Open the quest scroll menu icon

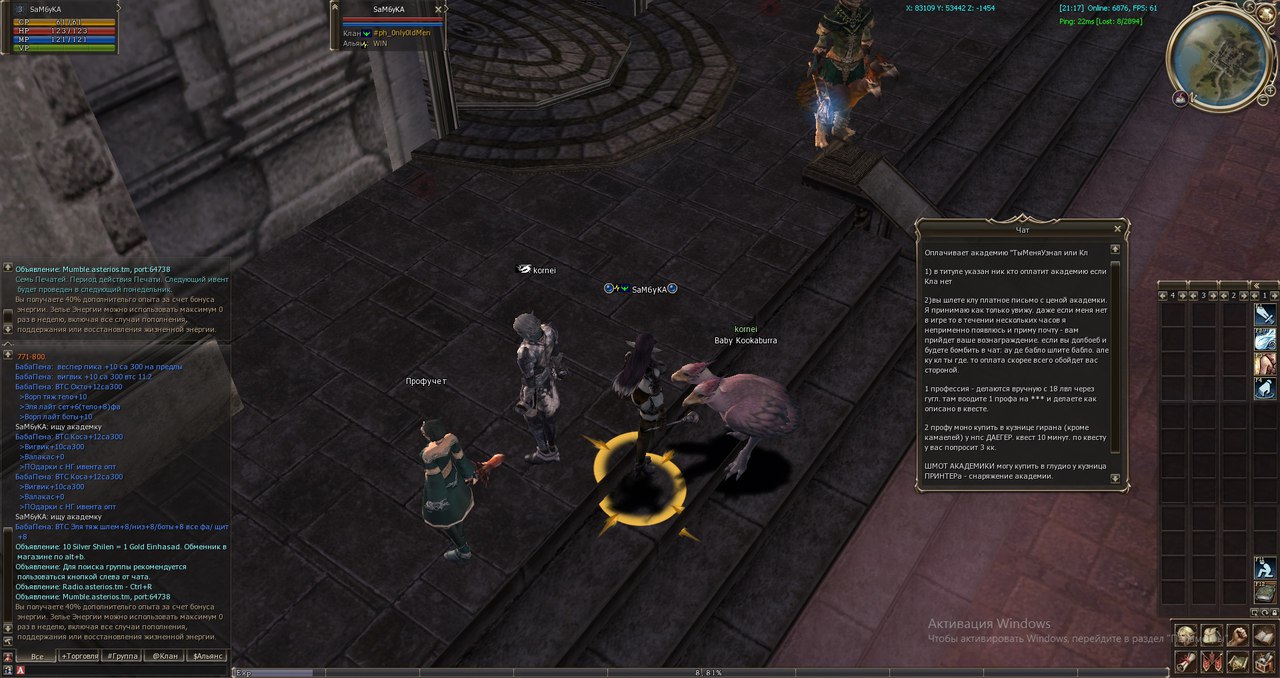click(x=1186, y=661)
